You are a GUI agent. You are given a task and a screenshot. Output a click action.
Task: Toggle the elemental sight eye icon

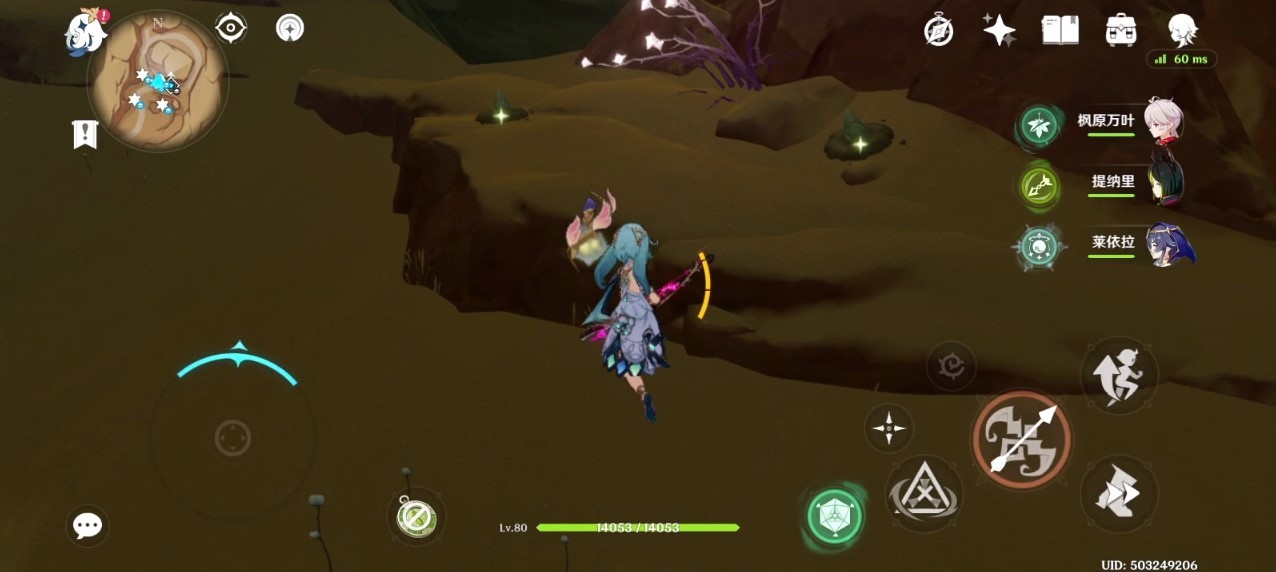coord(231,28)
